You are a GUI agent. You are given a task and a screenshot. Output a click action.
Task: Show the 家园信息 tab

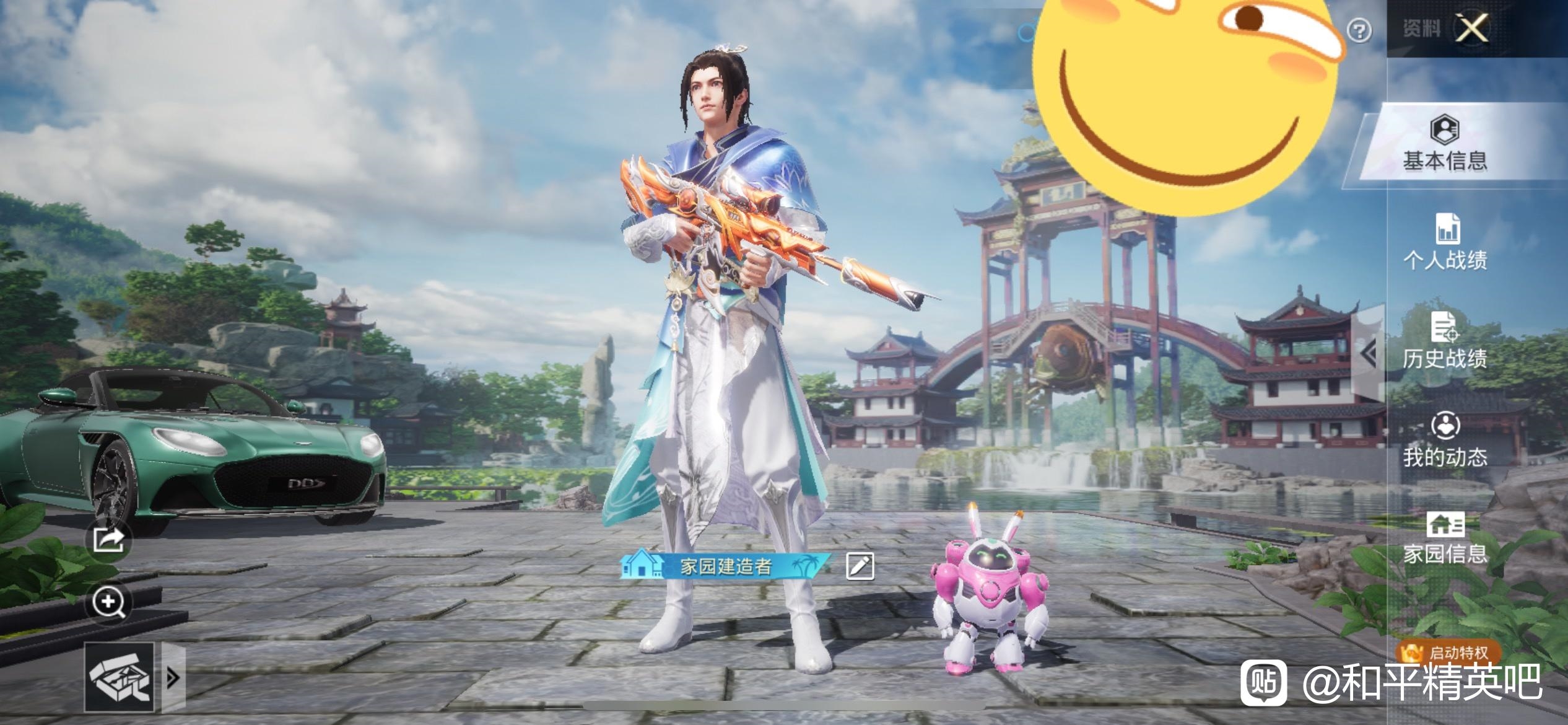1445,538
